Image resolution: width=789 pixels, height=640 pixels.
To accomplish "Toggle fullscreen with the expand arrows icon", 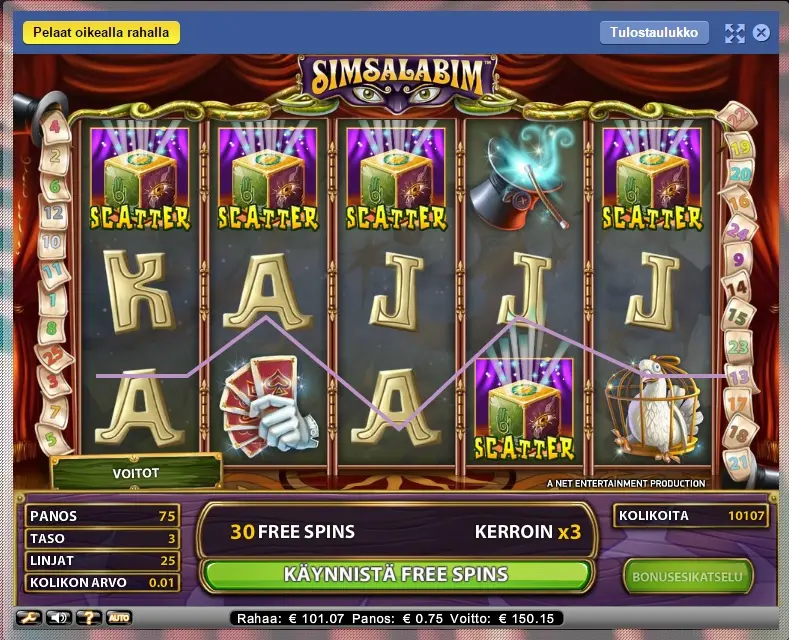I will tap(735, 33).
